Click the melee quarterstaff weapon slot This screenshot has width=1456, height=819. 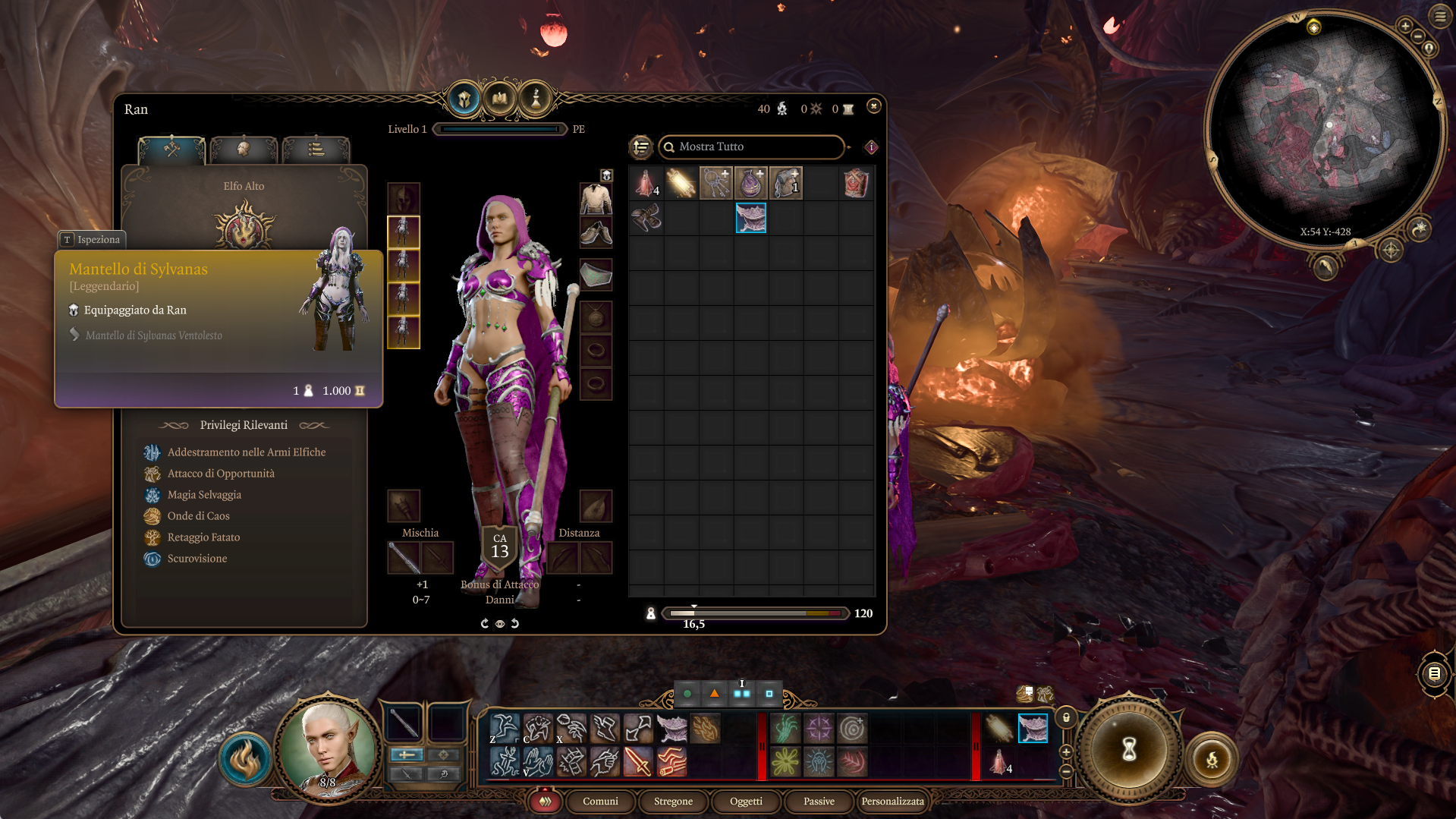[404, 558]
